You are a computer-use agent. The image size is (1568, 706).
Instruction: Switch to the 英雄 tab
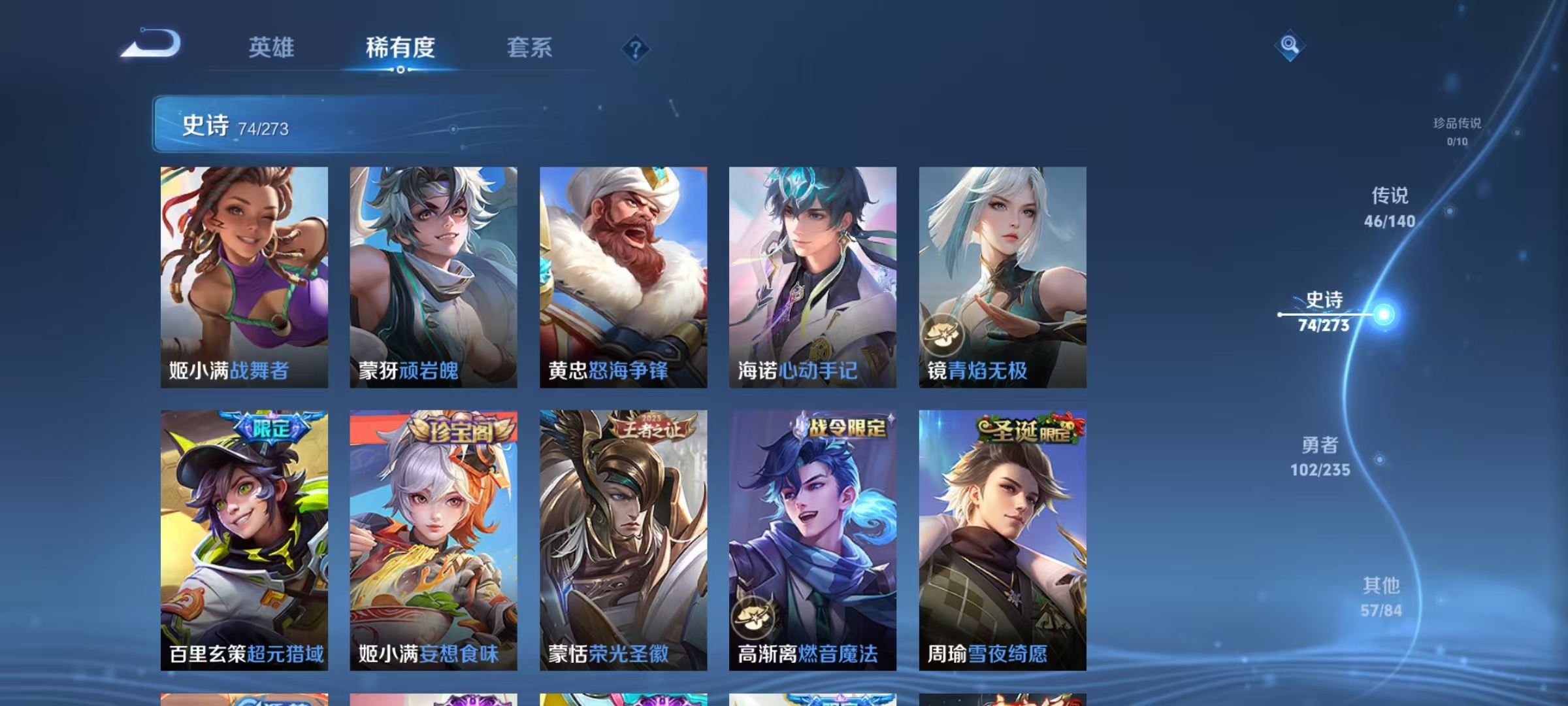click(272, 48)
